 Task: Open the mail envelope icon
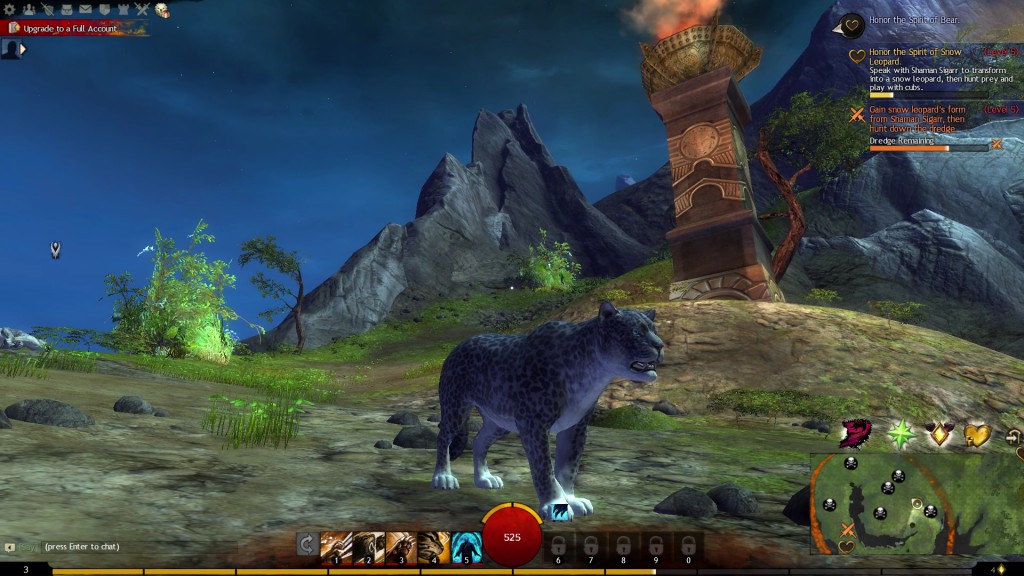coord(85,9)
